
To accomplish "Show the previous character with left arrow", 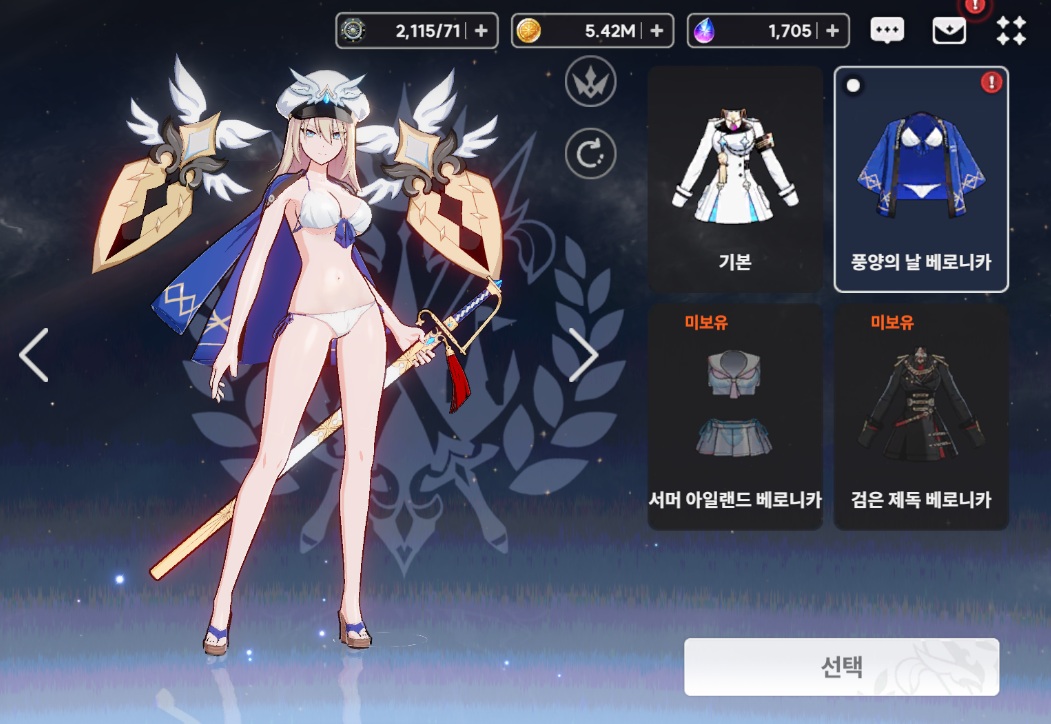I will click(x=34, y=355).
